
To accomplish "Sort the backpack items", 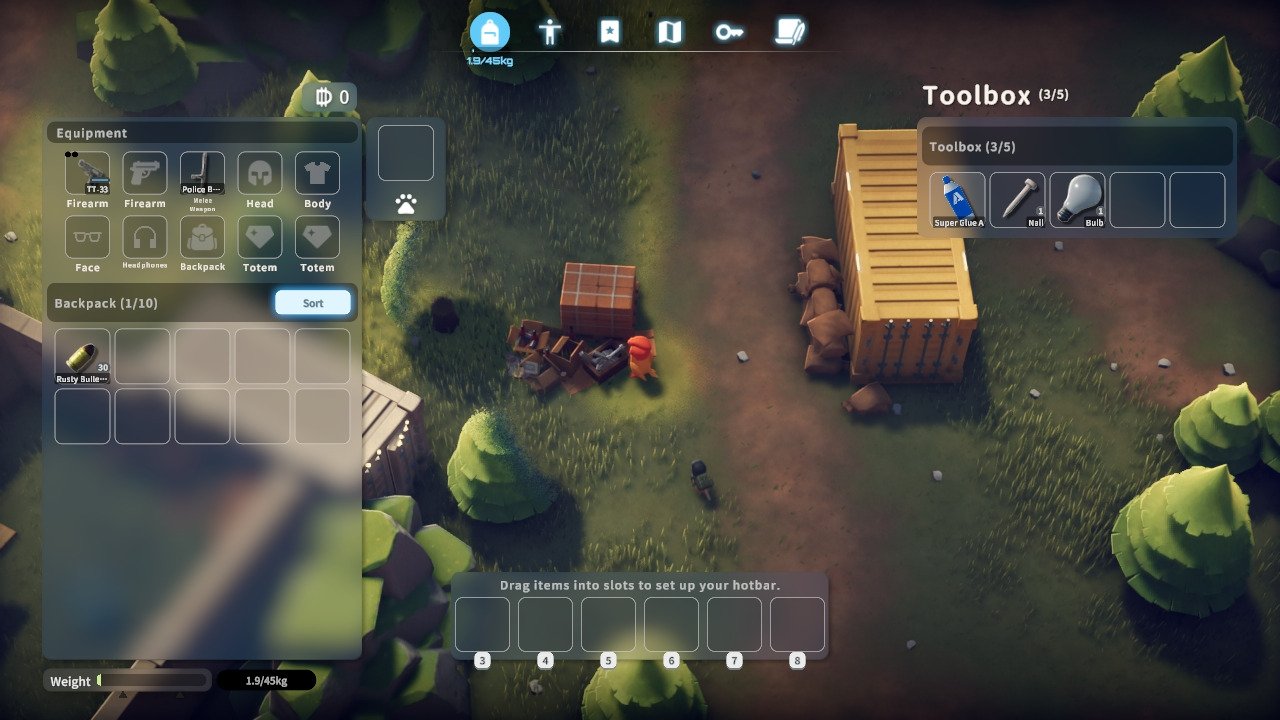I will pyautogui.click(x=313, y=303).
